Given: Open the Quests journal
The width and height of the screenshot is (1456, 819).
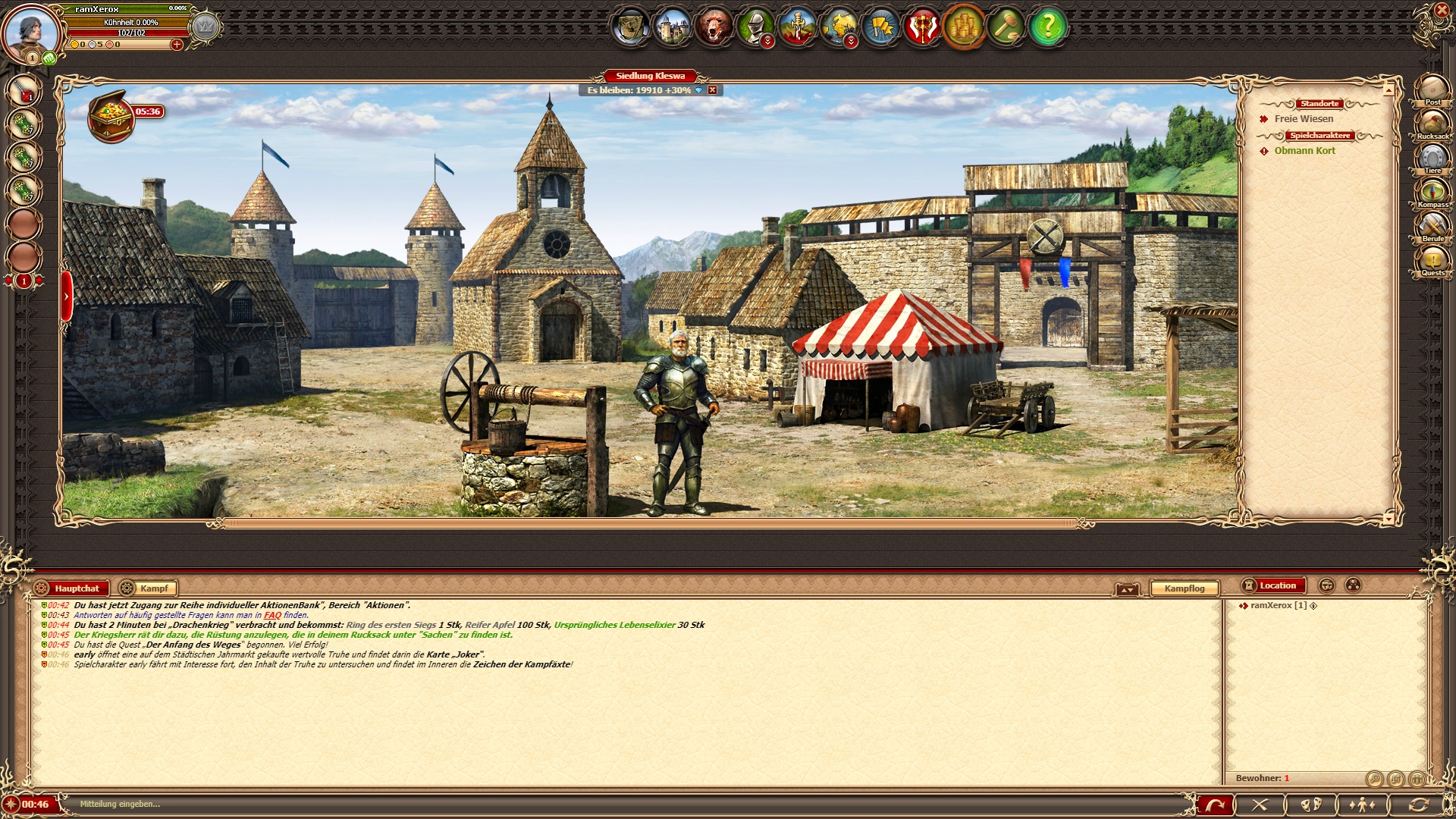Looking at the screenshot, I should tap(1432, 261).
